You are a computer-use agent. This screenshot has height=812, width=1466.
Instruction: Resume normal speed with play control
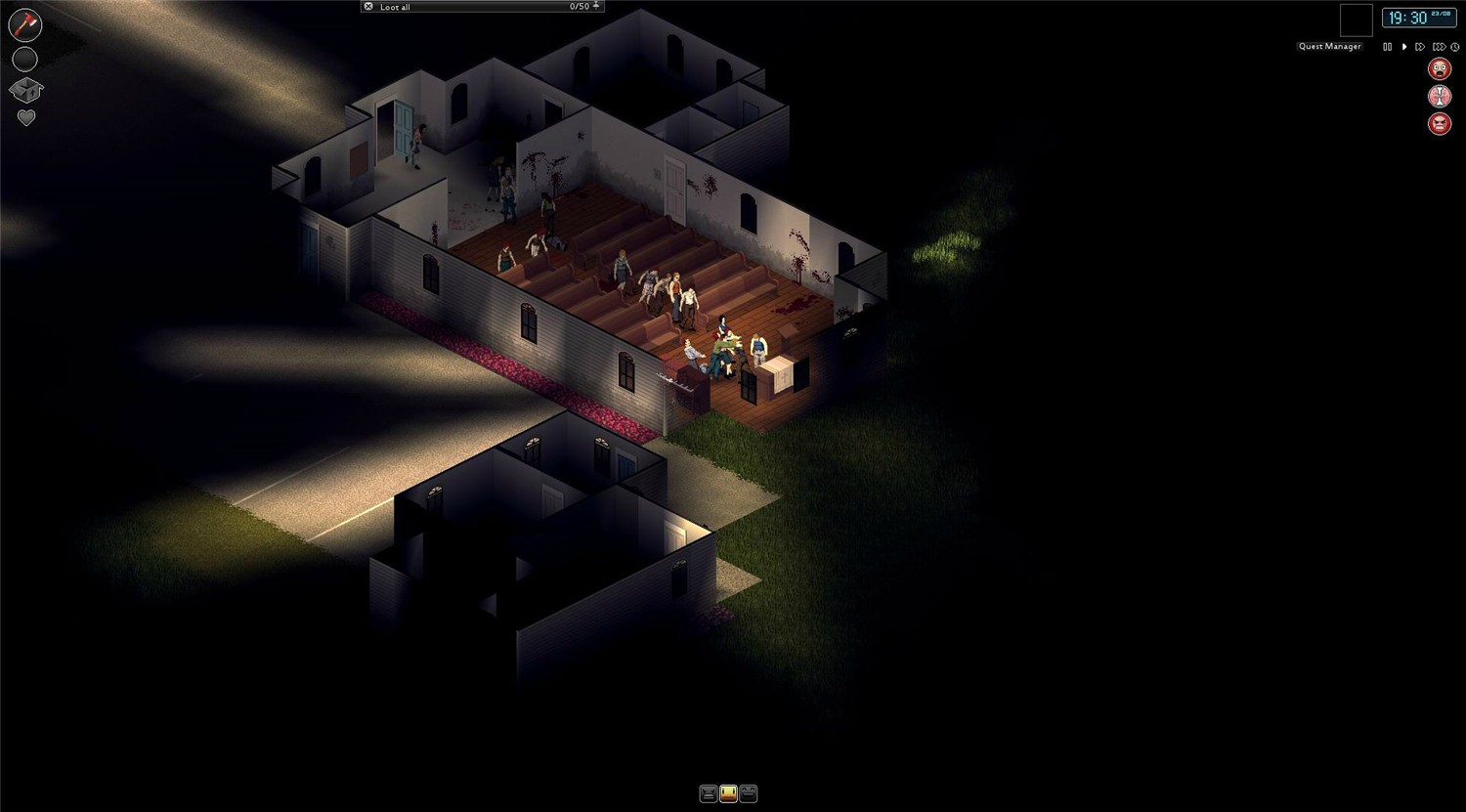tap(1404, 47)
